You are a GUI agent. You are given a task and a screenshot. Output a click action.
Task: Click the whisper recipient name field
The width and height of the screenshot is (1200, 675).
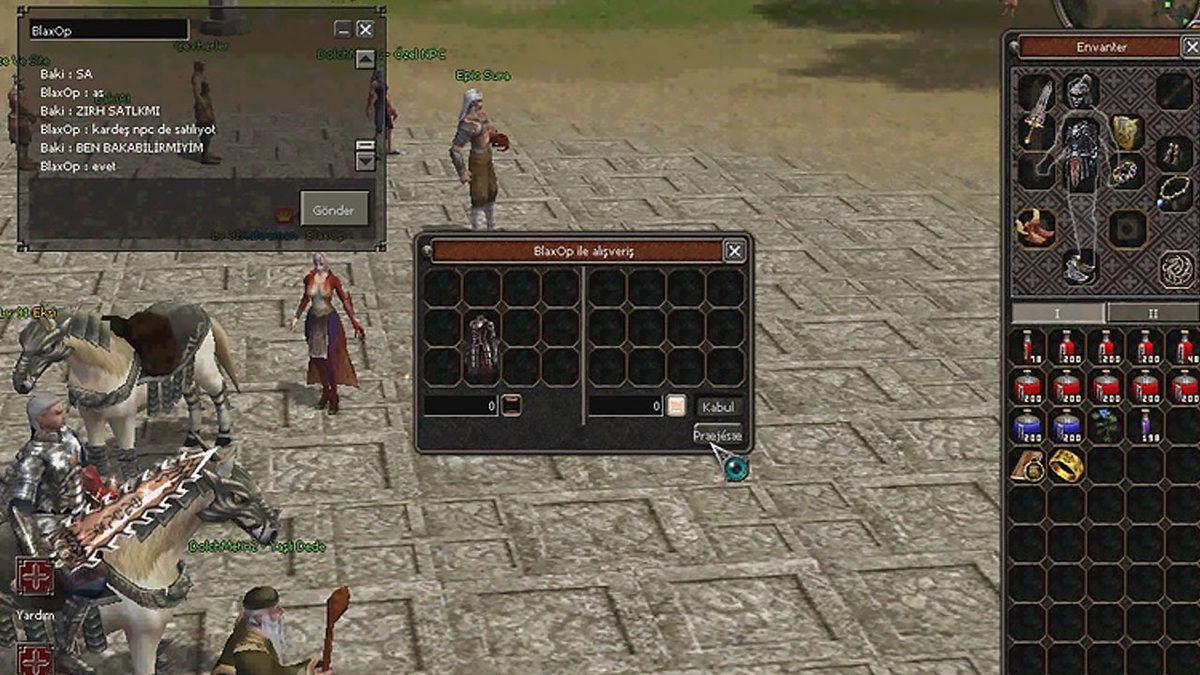108,30
